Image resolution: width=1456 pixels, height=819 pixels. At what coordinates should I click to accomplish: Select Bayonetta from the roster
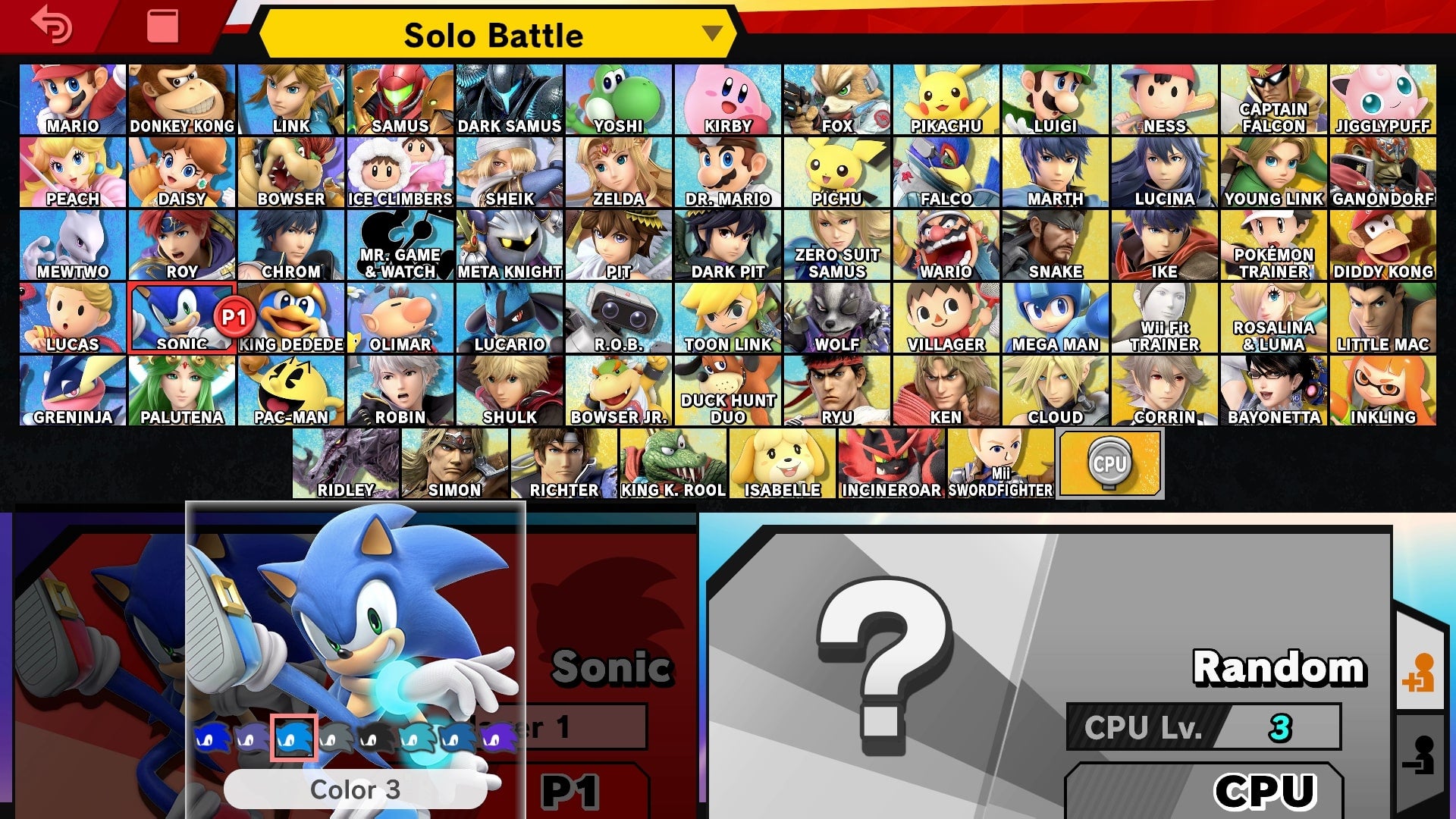tap(1273, 391)
